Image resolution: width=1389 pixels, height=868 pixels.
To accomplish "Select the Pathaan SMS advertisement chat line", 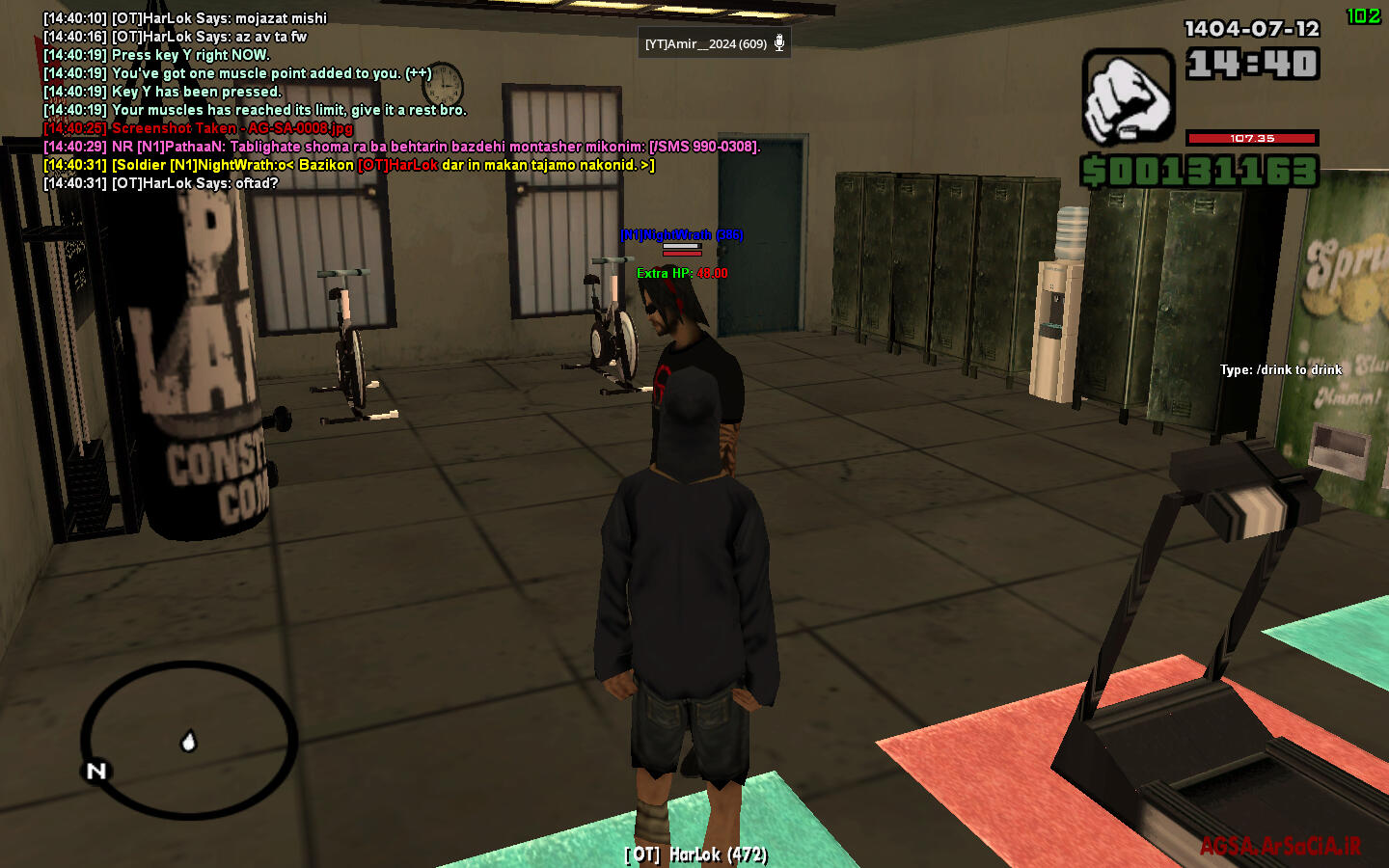I will tap(402, 147).
